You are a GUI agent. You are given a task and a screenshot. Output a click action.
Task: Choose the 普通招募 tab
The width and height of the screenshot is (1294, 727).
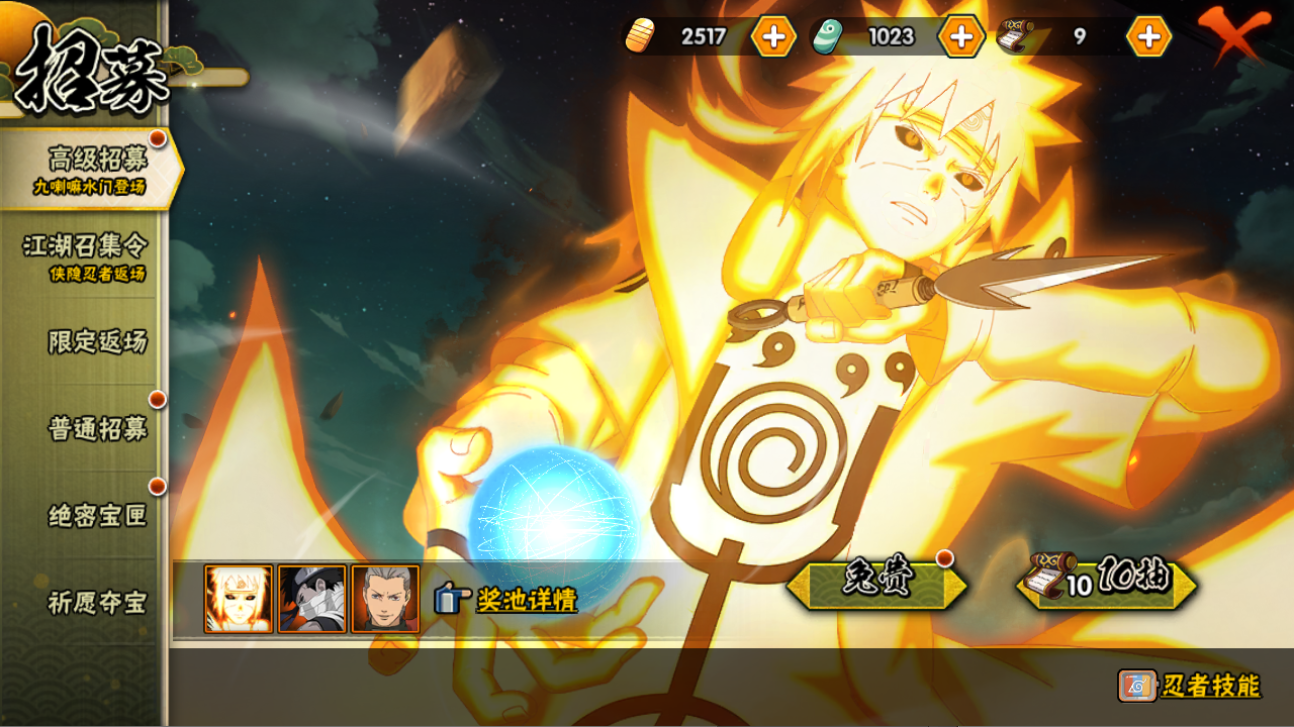coord(96,429)
